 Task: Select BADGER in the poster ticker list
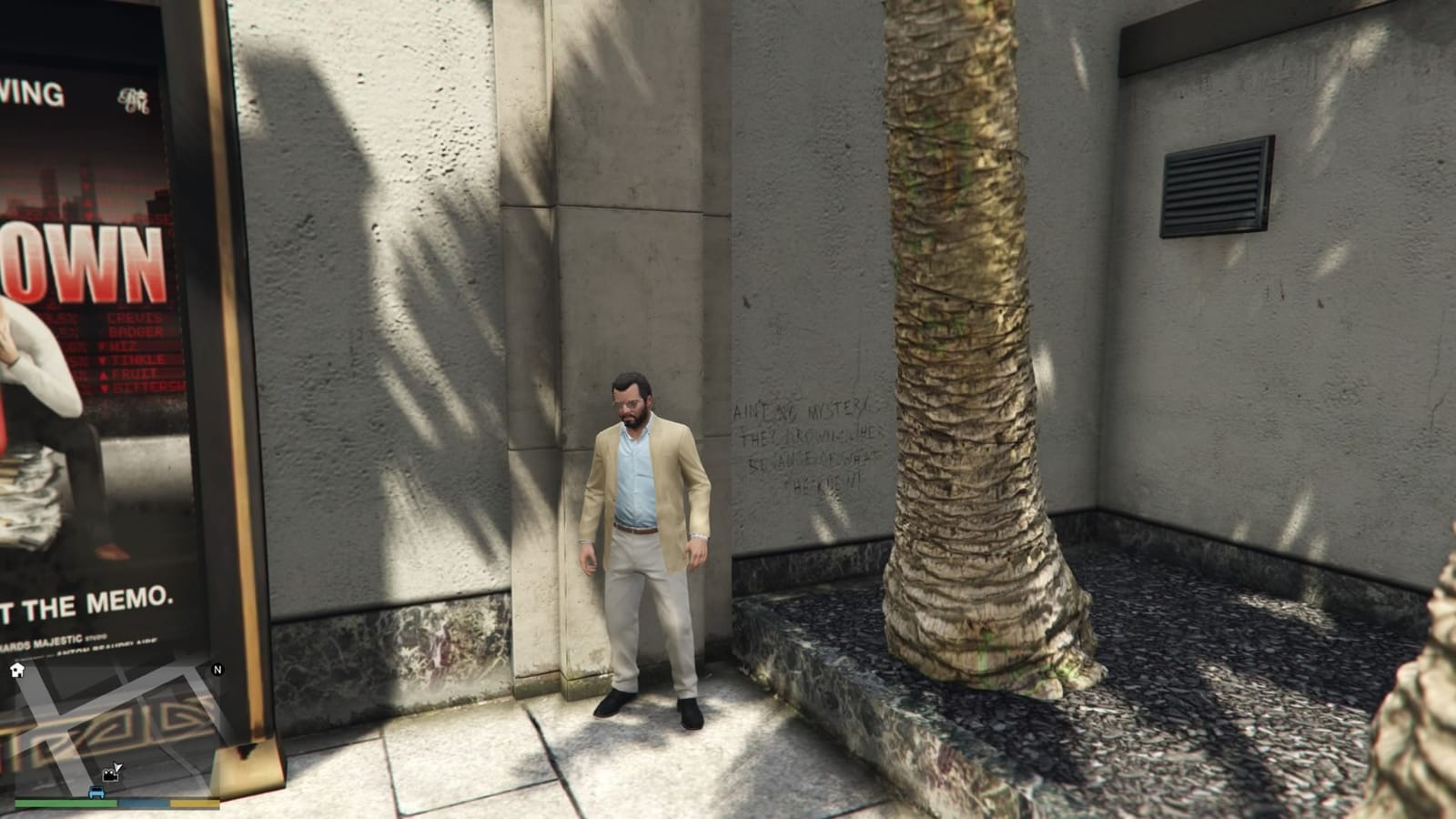click(136, 330)
